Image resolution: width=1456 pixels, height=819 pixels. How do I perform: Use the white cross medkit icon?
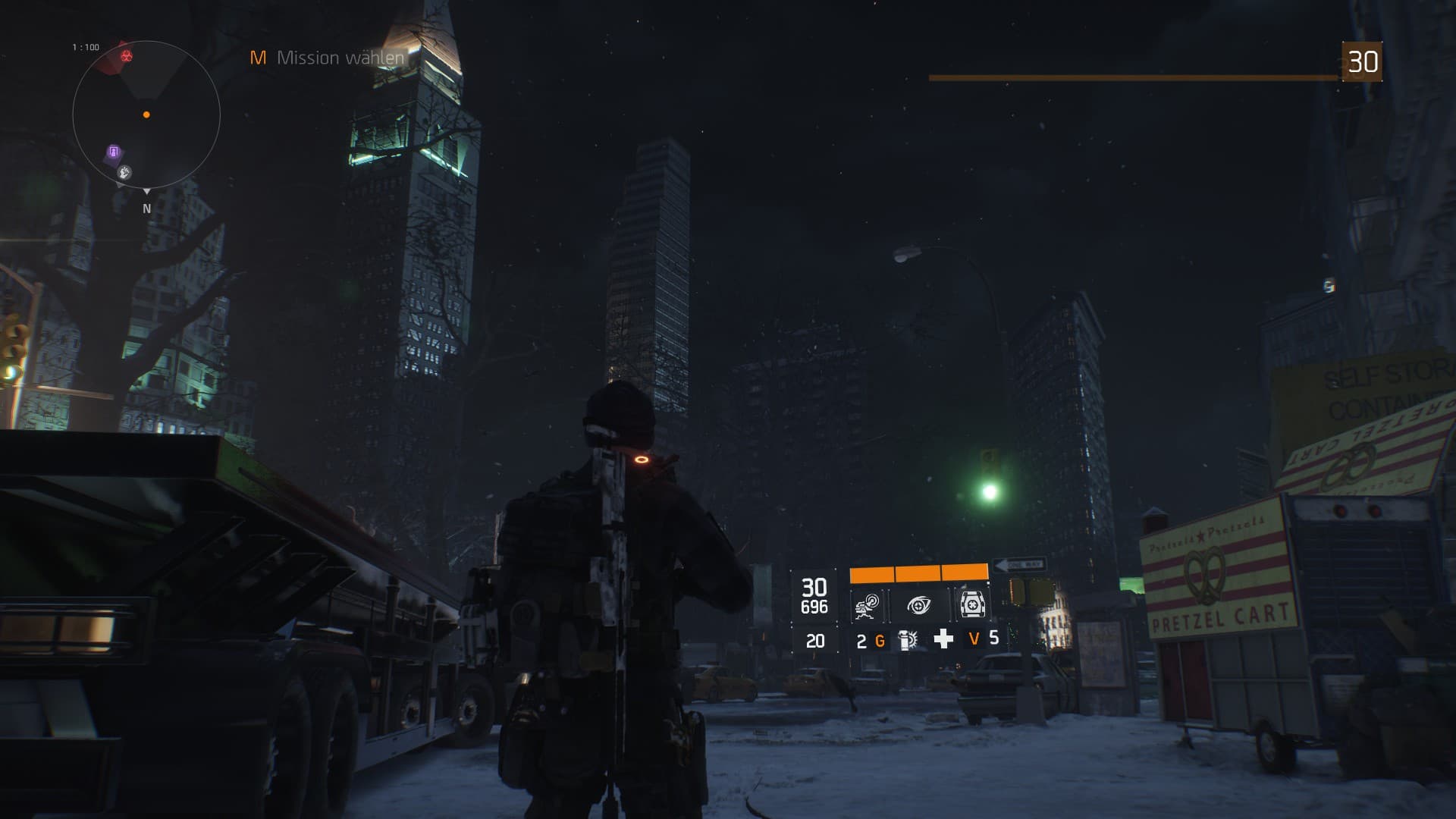pyautogui.click(x=943, y=639)
